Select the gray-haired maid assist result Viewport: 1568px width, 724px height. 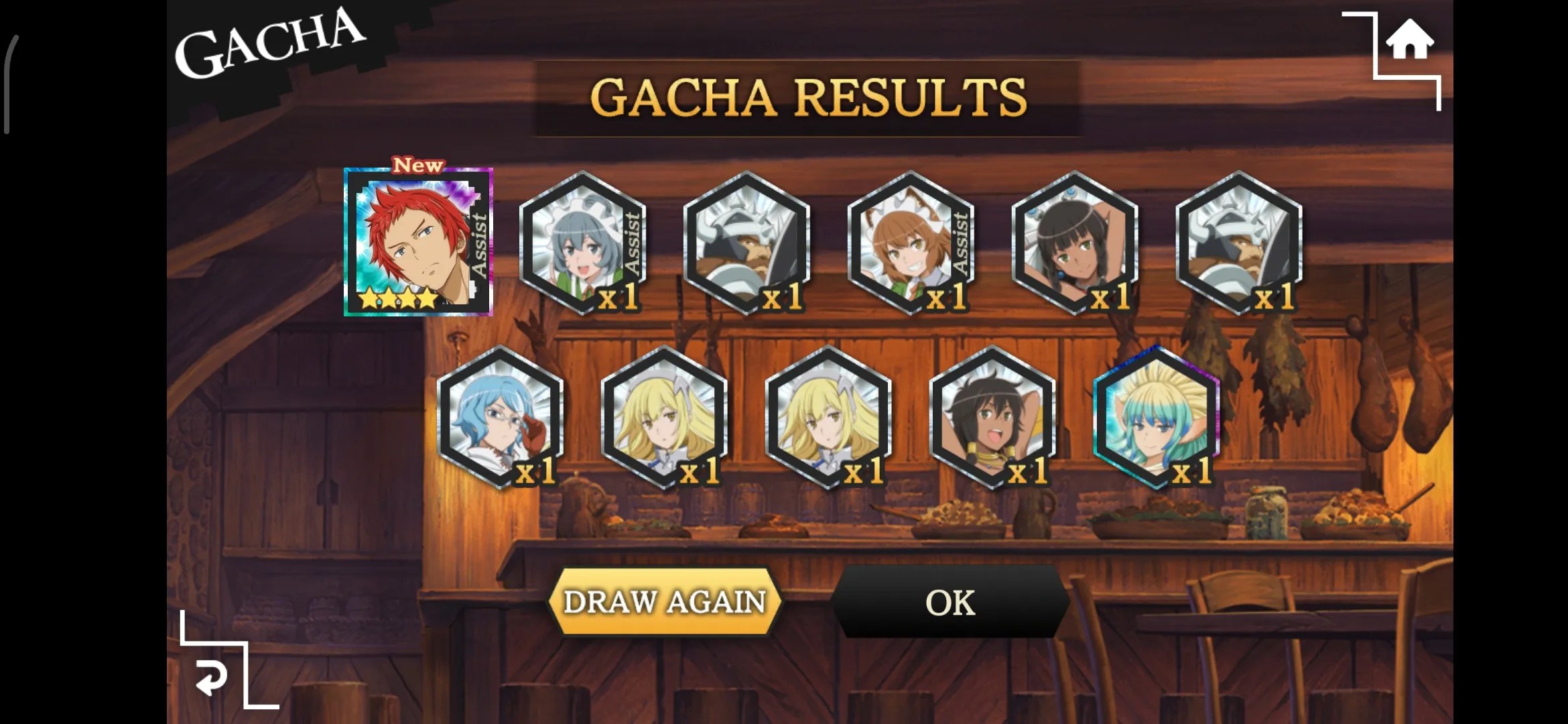click(582, 243)
